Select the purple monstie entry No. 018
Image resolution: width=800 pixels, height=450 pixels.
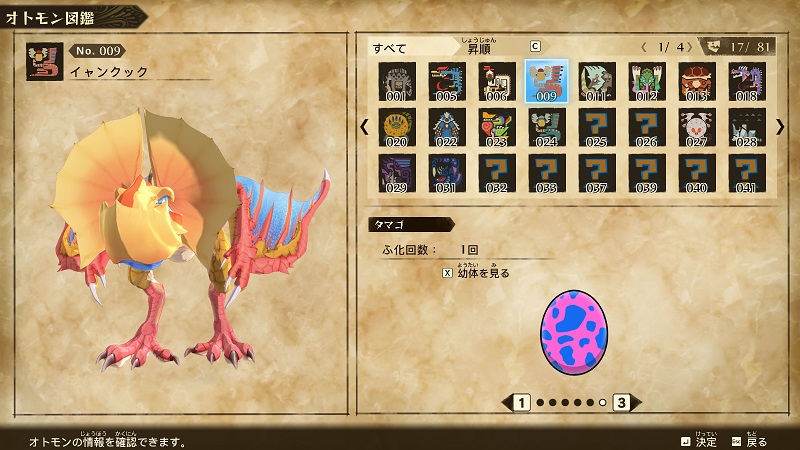click(747, 81)
